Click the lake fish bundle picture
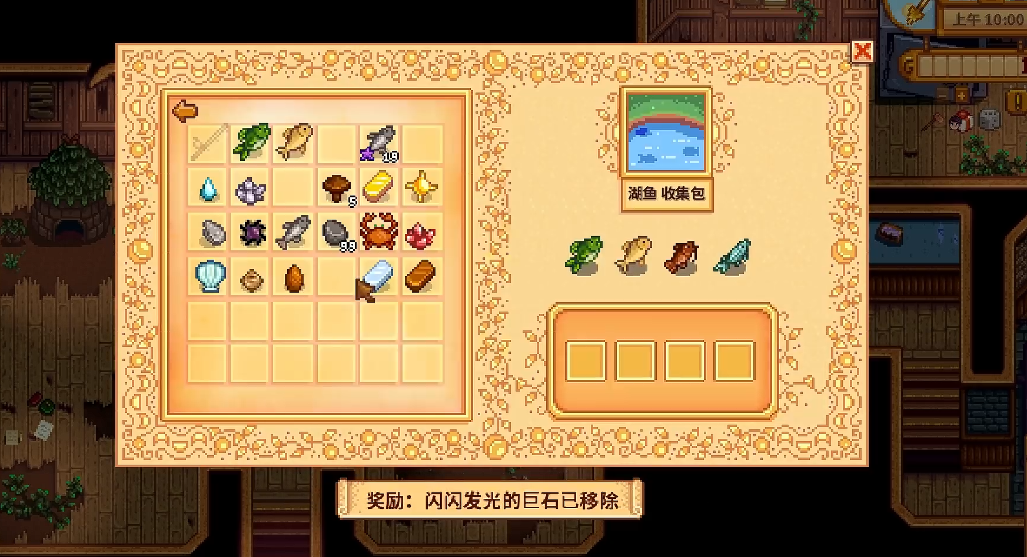The image size is (1027, 557). pos(667,133)
